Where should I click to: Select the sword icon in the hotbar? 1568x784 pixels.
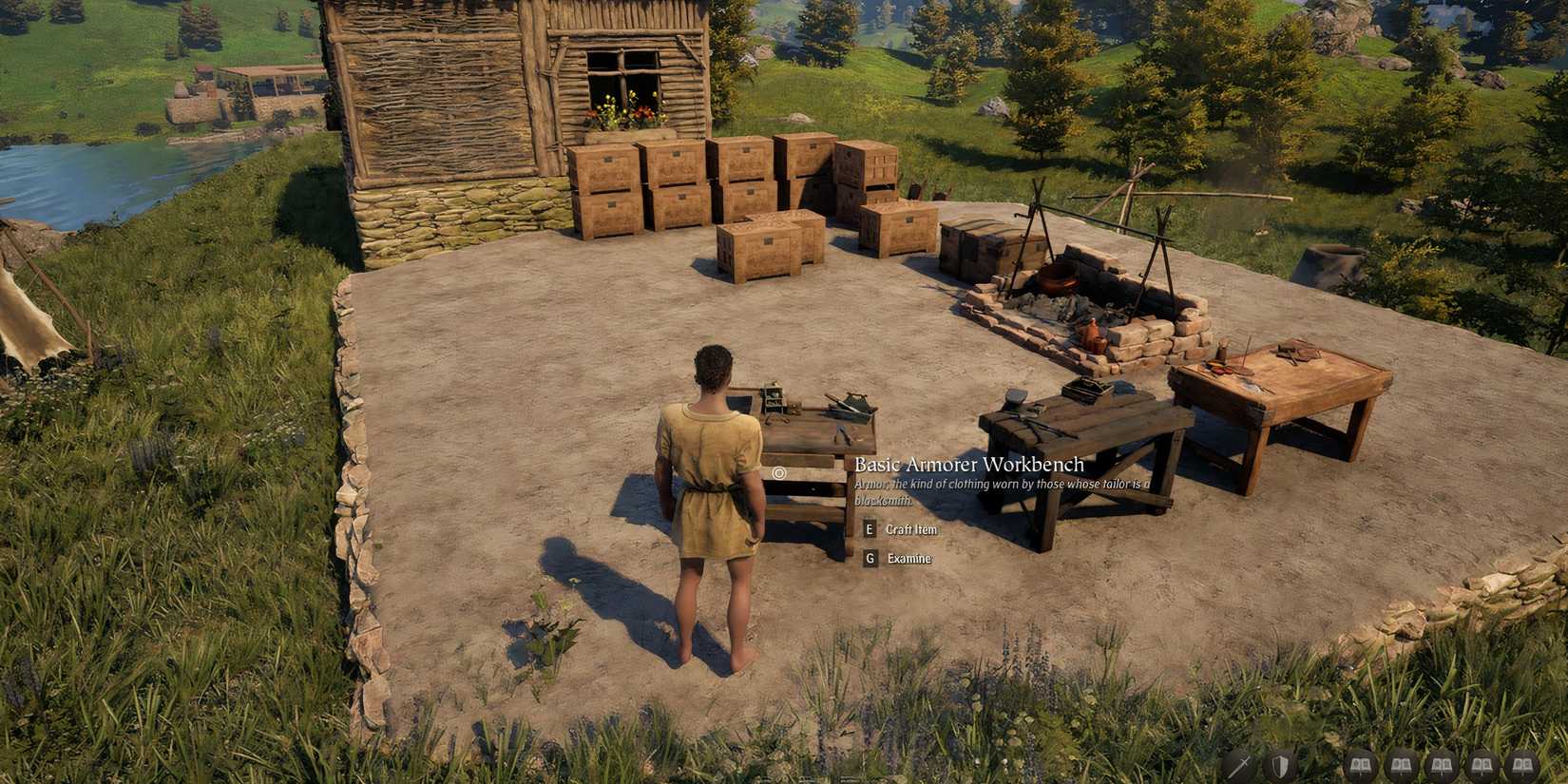(x=1240, y=764)
